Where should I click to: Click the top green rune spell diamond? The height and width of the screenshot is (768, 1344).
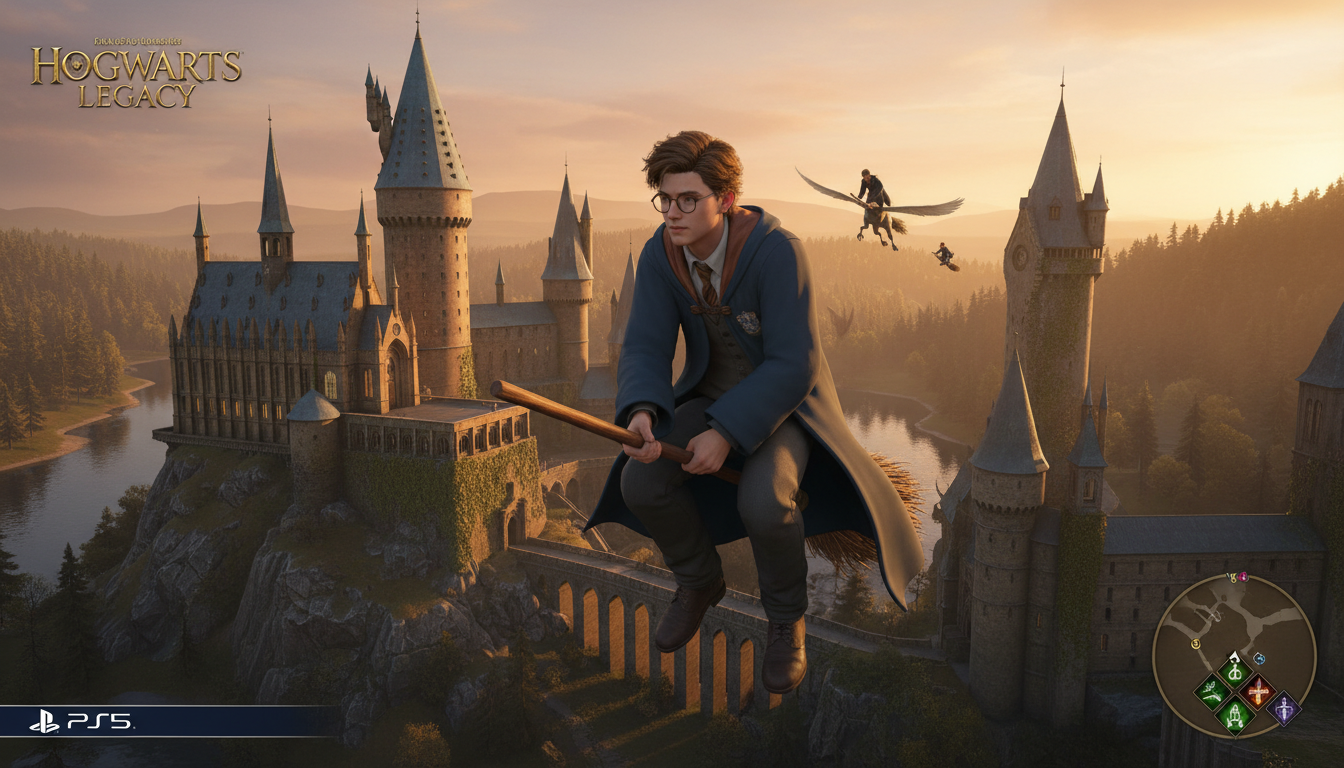tap(1235, 673)
